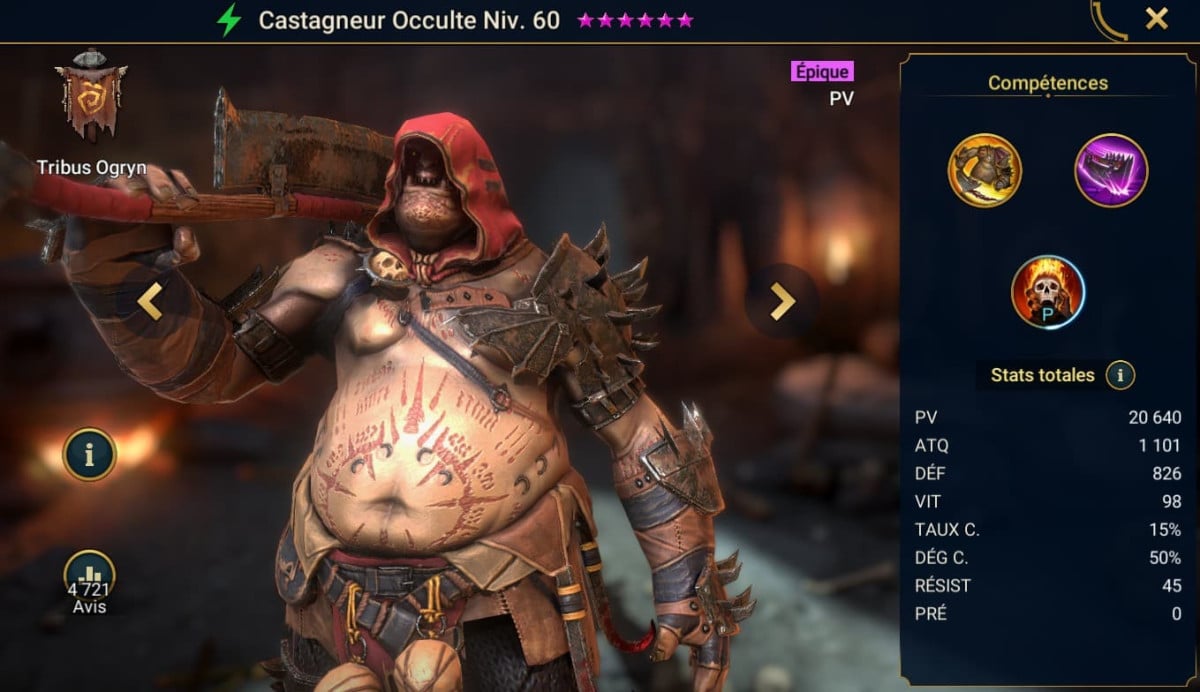View the axe attack skill
The image size is (1200, 692).
point(985,170)
